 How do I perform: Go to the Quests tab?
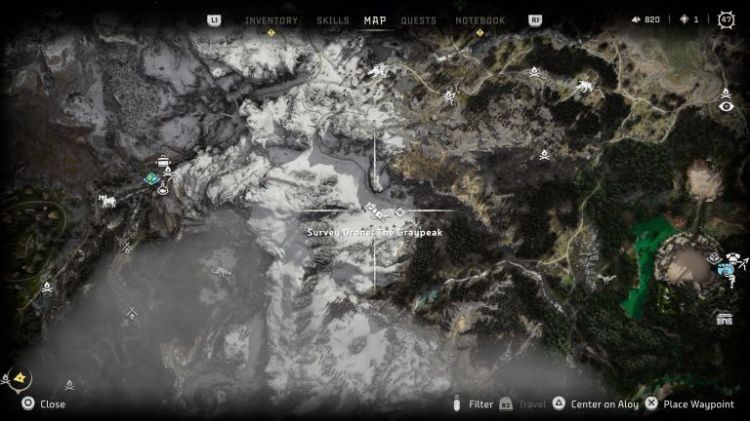click(418, 20)
